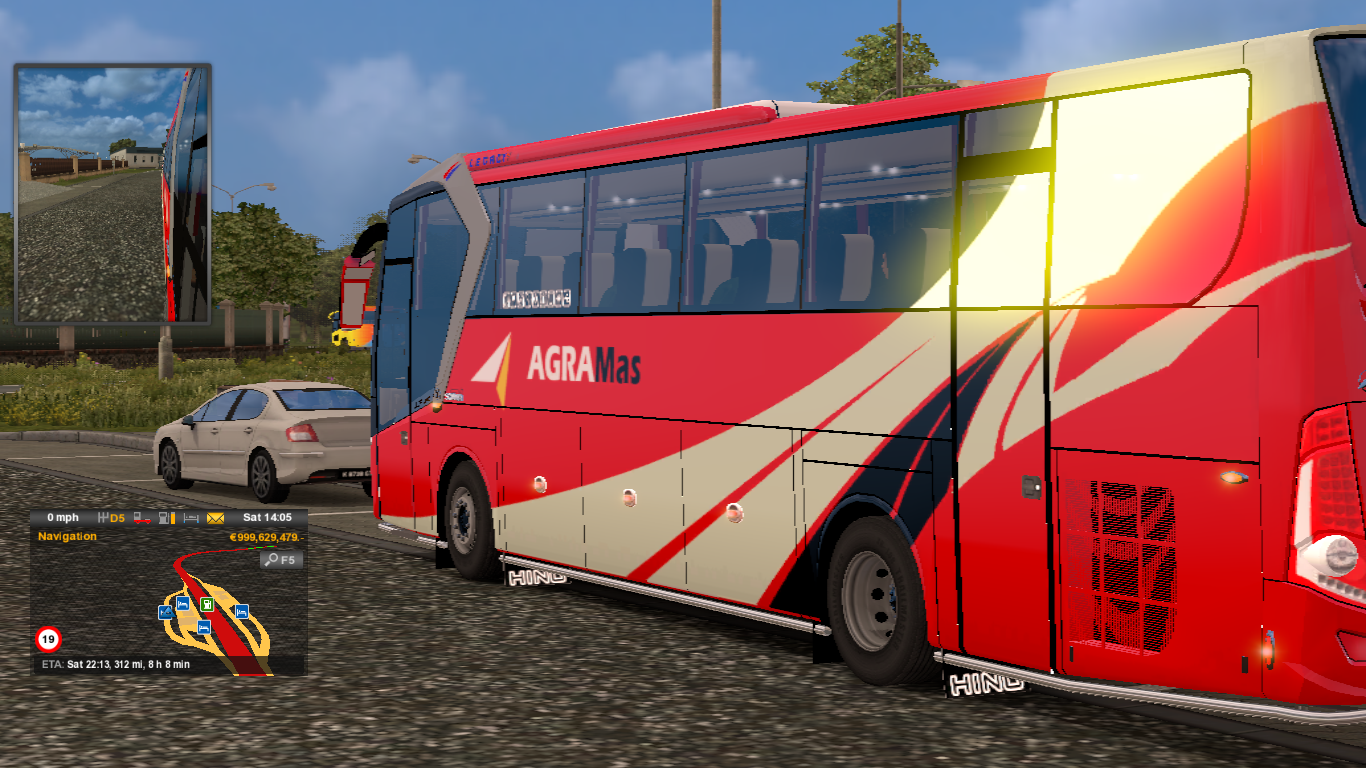1366x768 pixels.
Task: Select the rest stop bed icon on the HUD
Action: tap(191, 518)
